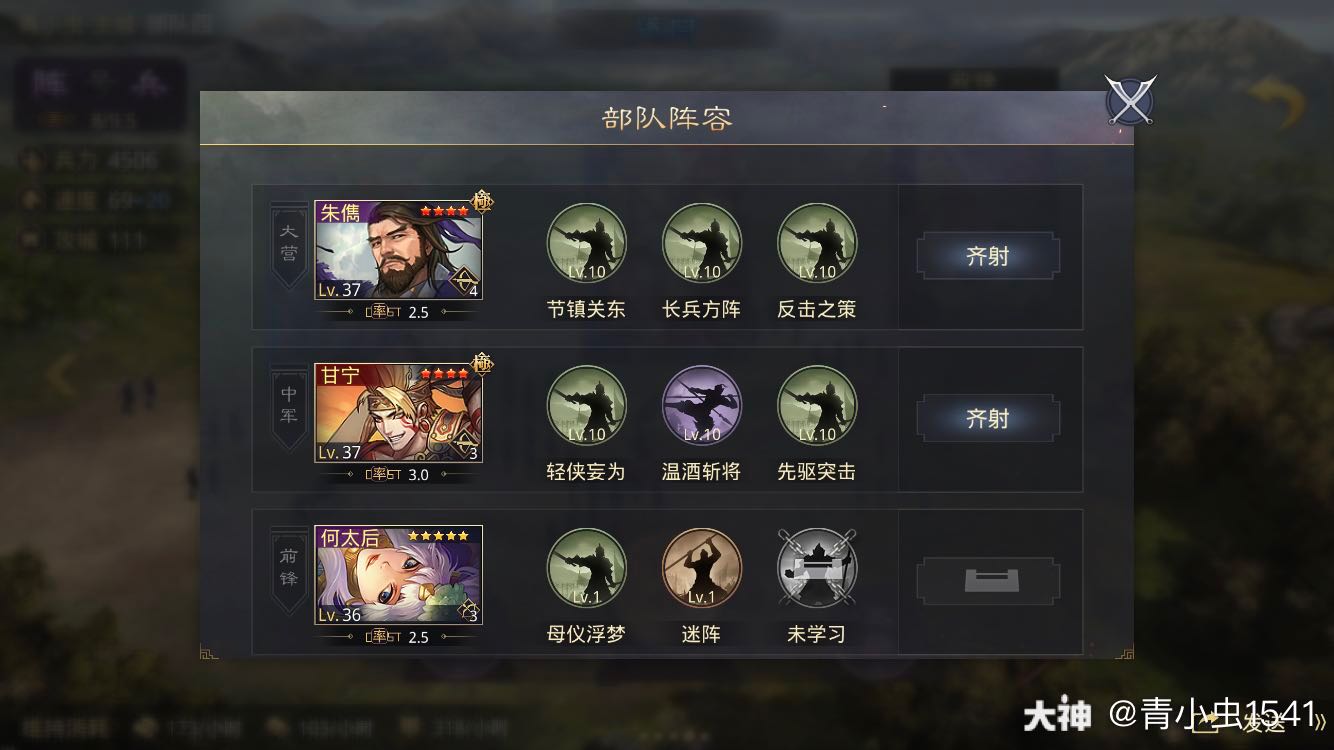Screen dimensions: 1334x750
Task: Tap the empty tactic slot in 前锋 row
Action: coord(988,580)
